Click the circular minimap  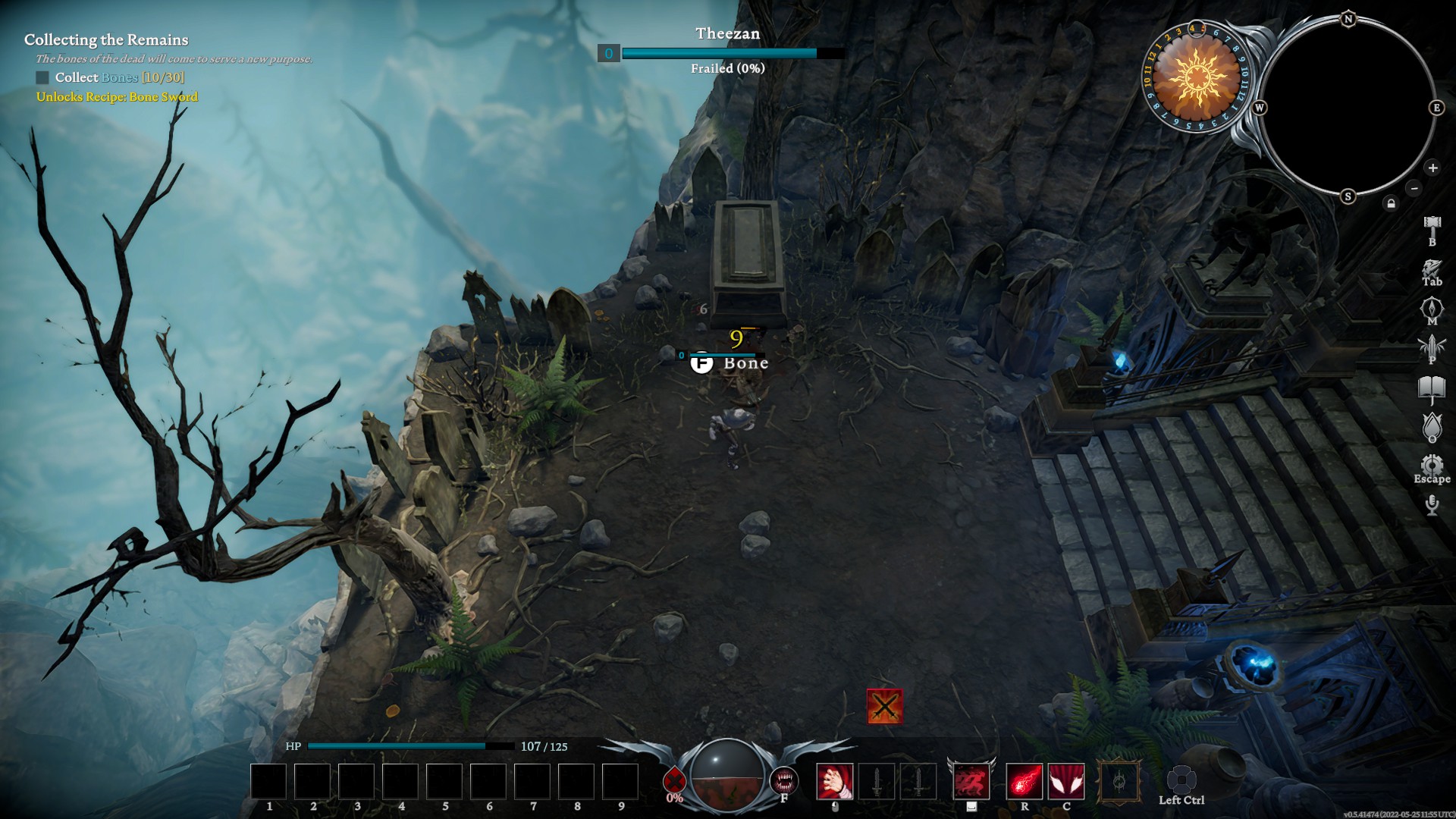click(x=1348, y=108)
